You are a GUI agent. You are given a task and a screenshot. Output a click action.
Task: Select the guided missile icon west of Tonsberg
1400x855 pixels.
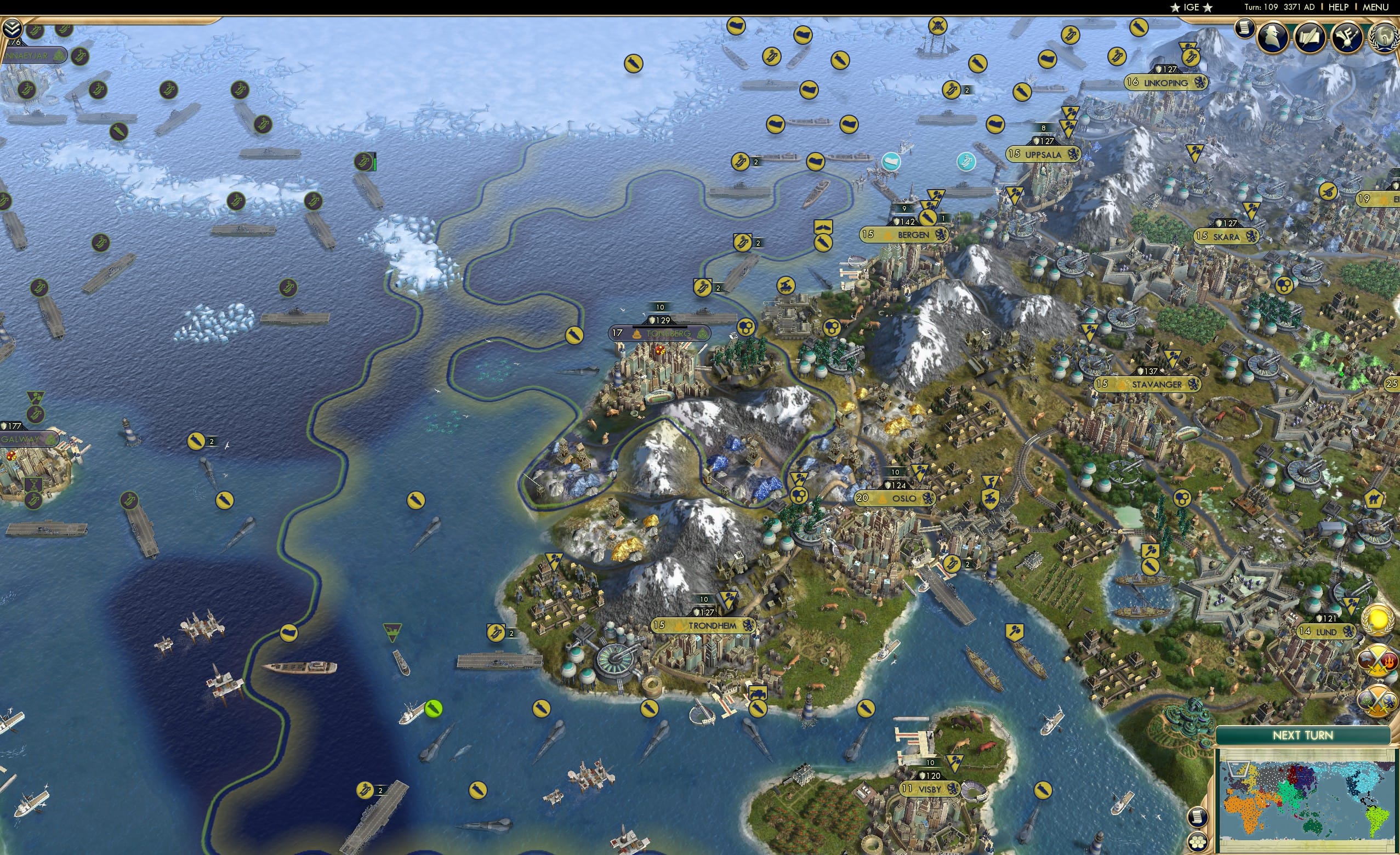(574, 336)
